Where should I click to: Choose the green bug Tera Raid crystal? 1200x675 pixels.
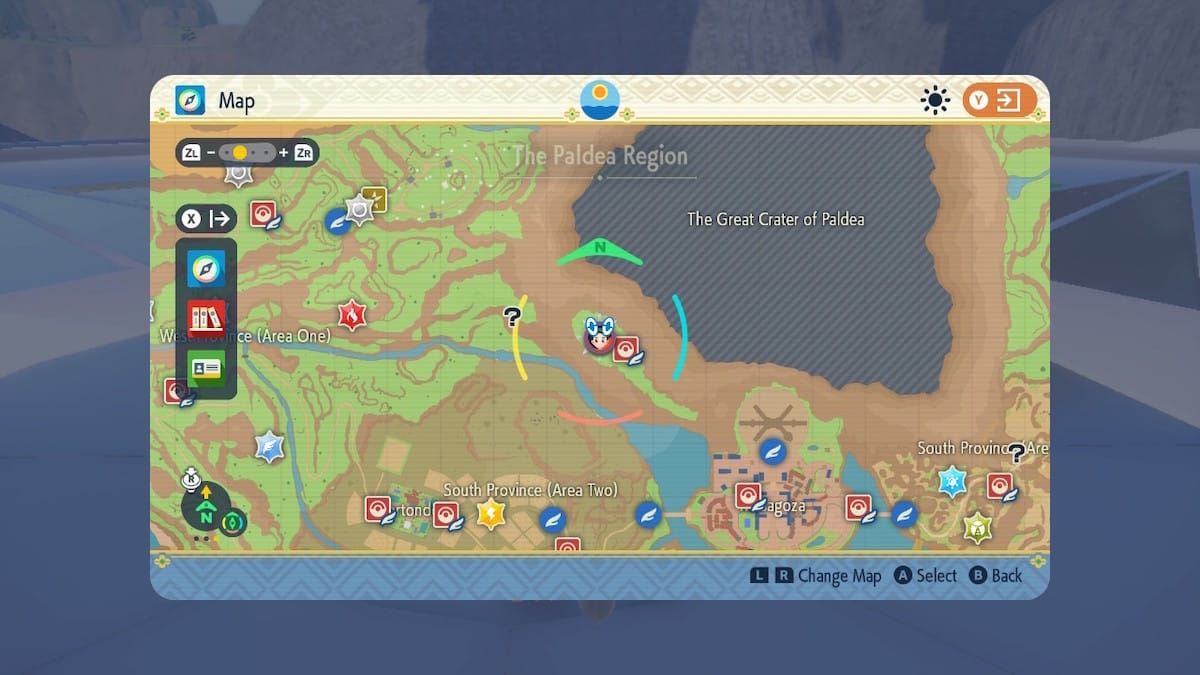[977, 527]
